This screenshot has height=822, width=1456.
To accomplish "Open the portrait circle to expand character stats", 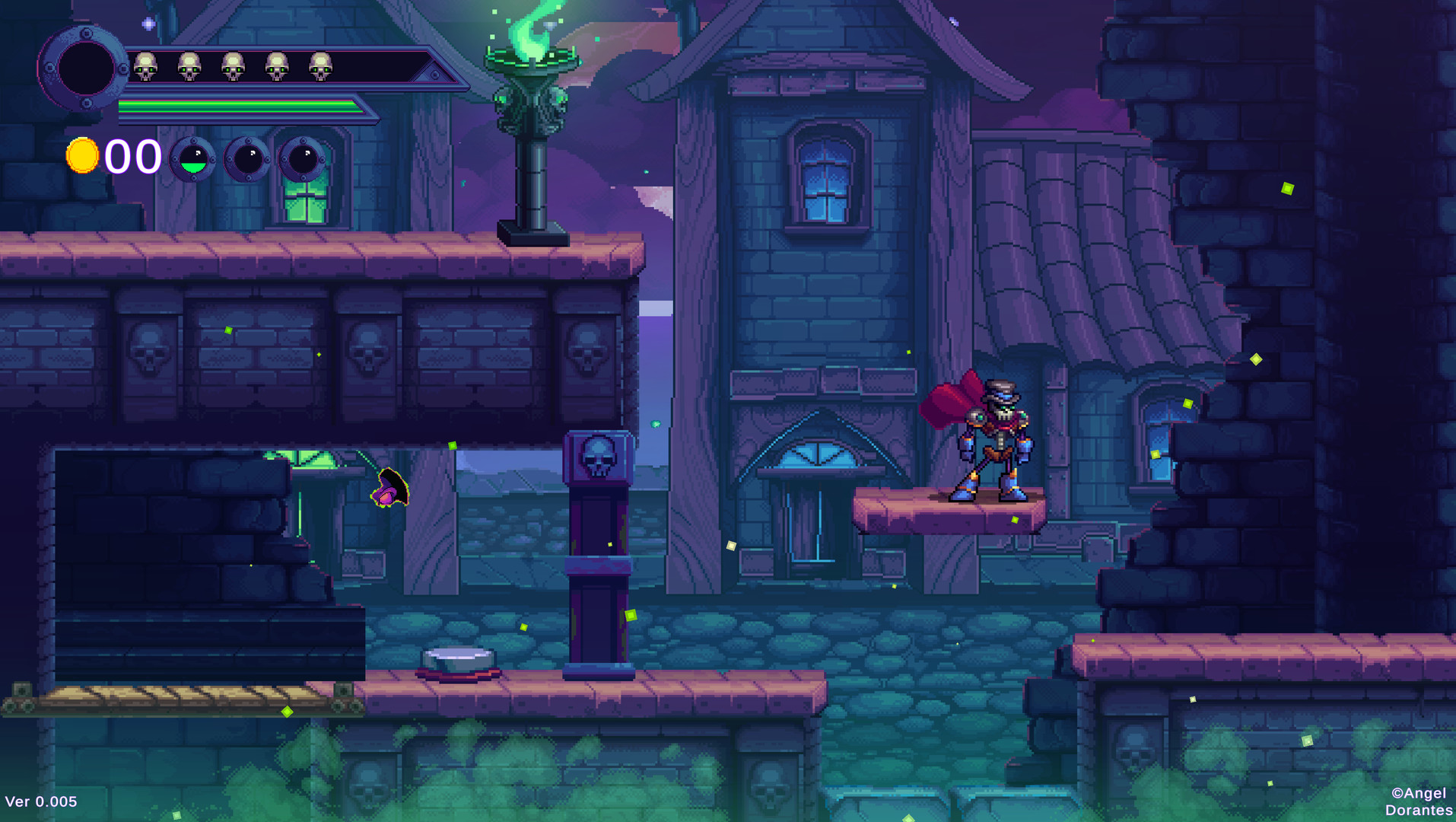I will 85,68.
